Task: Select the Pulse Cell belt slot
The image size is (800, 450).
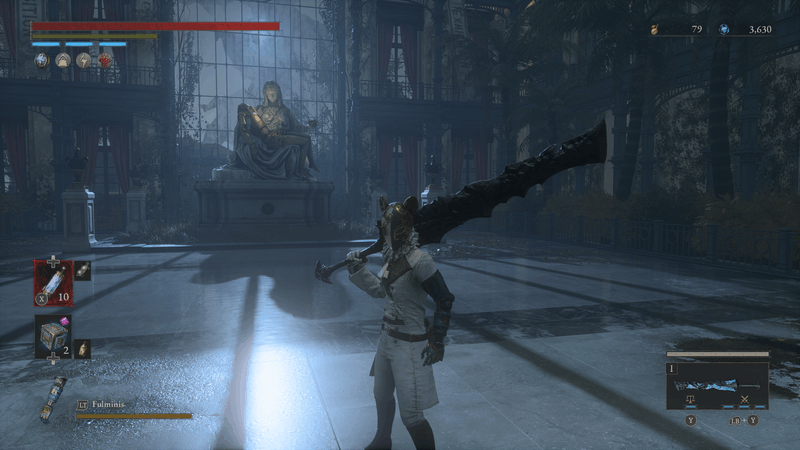Action: (x=53, y=281)
